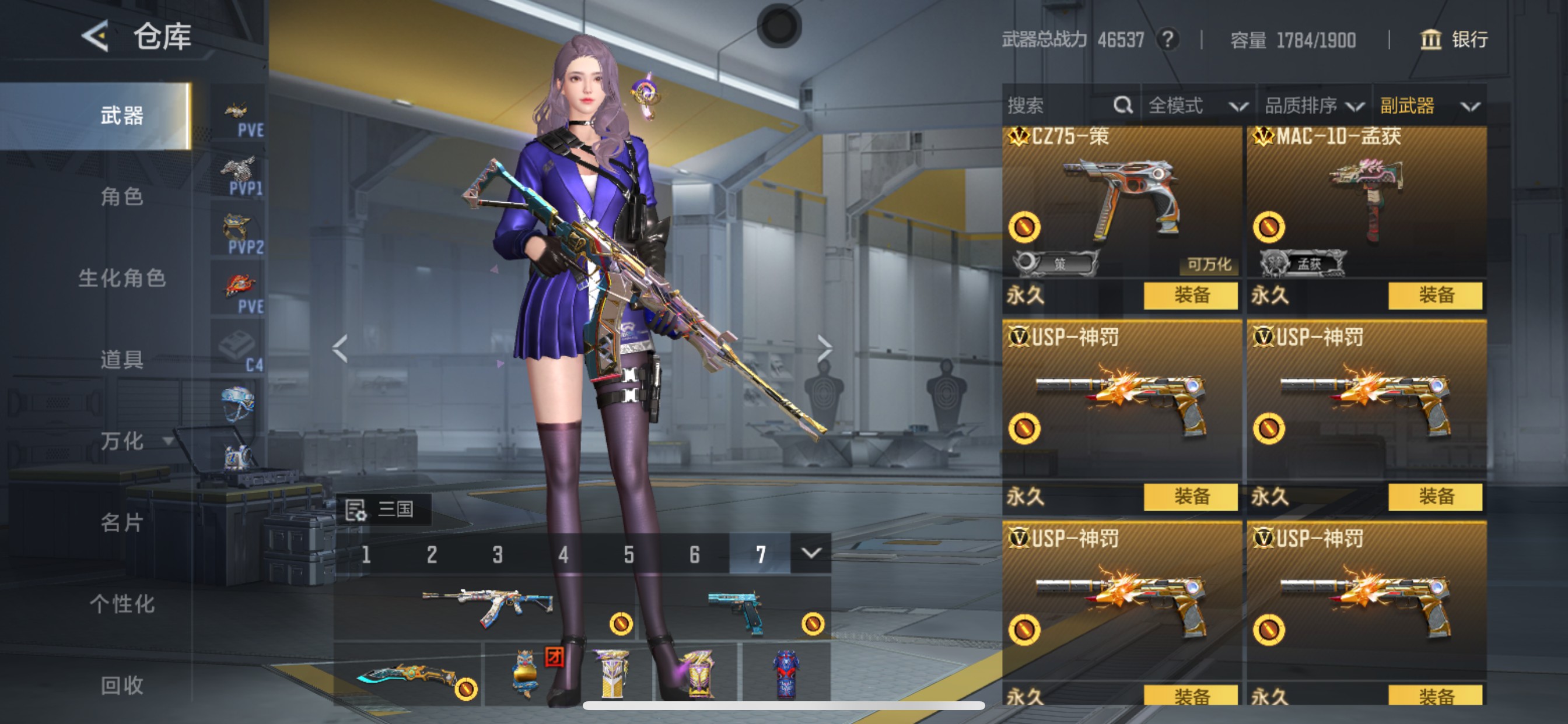Image resolution: width=1568 pixels, height=724 pixels.
Task: Click the 武器总战力 help question mark
Action: pyautogui.click(x=1167, y=40)
